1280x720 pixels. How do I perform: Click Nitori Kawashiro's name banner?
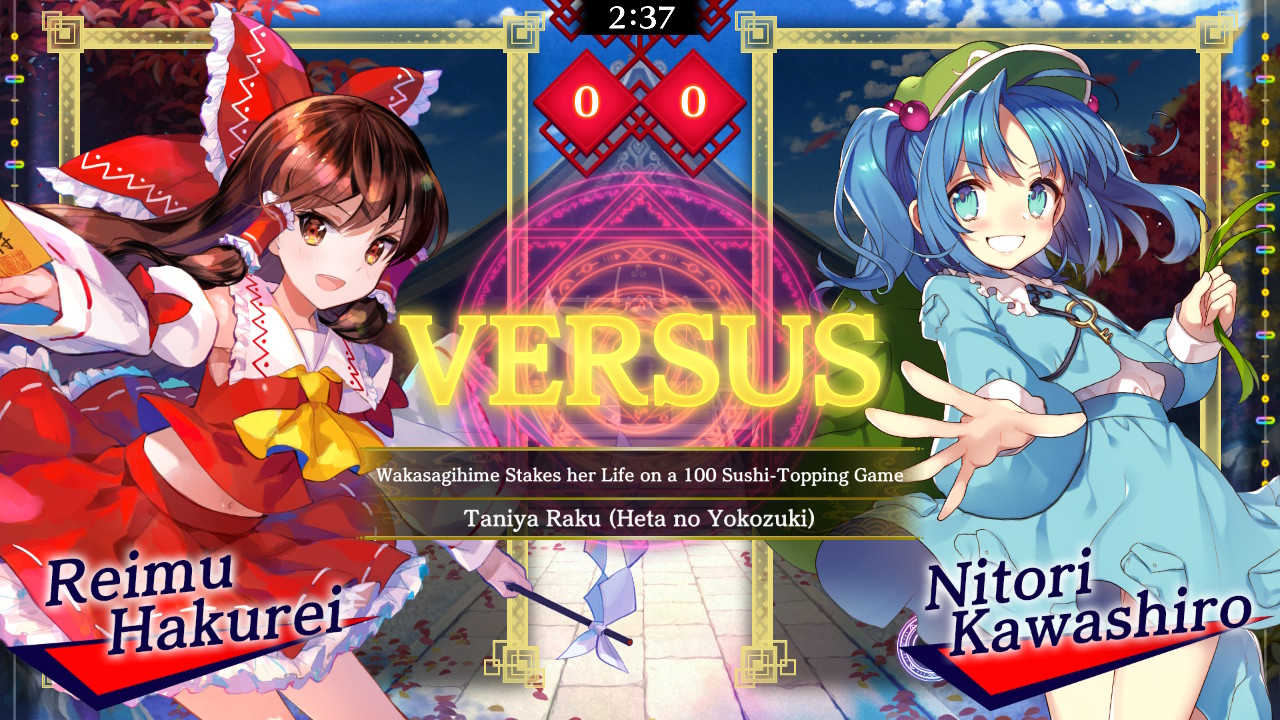[1110, 600]
